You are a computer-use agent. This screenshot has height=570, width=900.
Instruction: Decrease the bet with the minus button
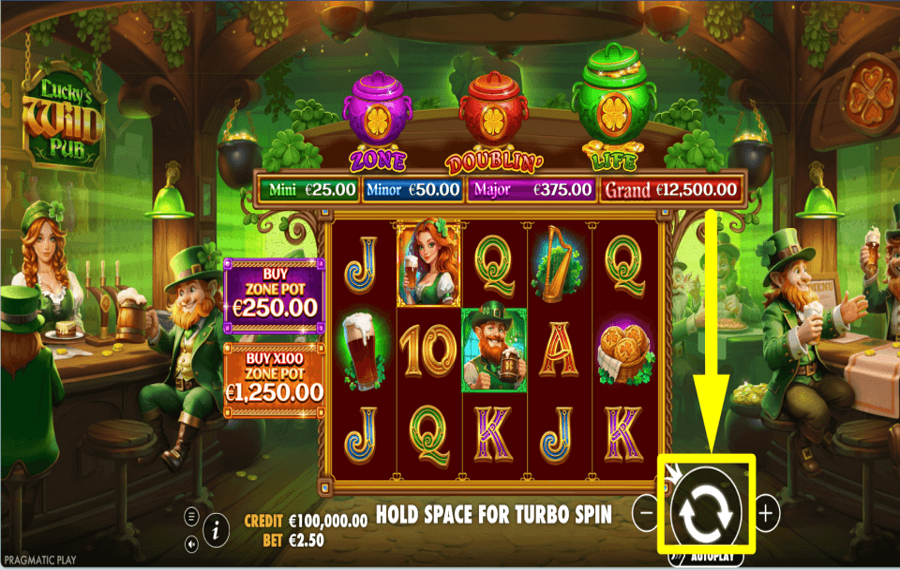point(646,513)
